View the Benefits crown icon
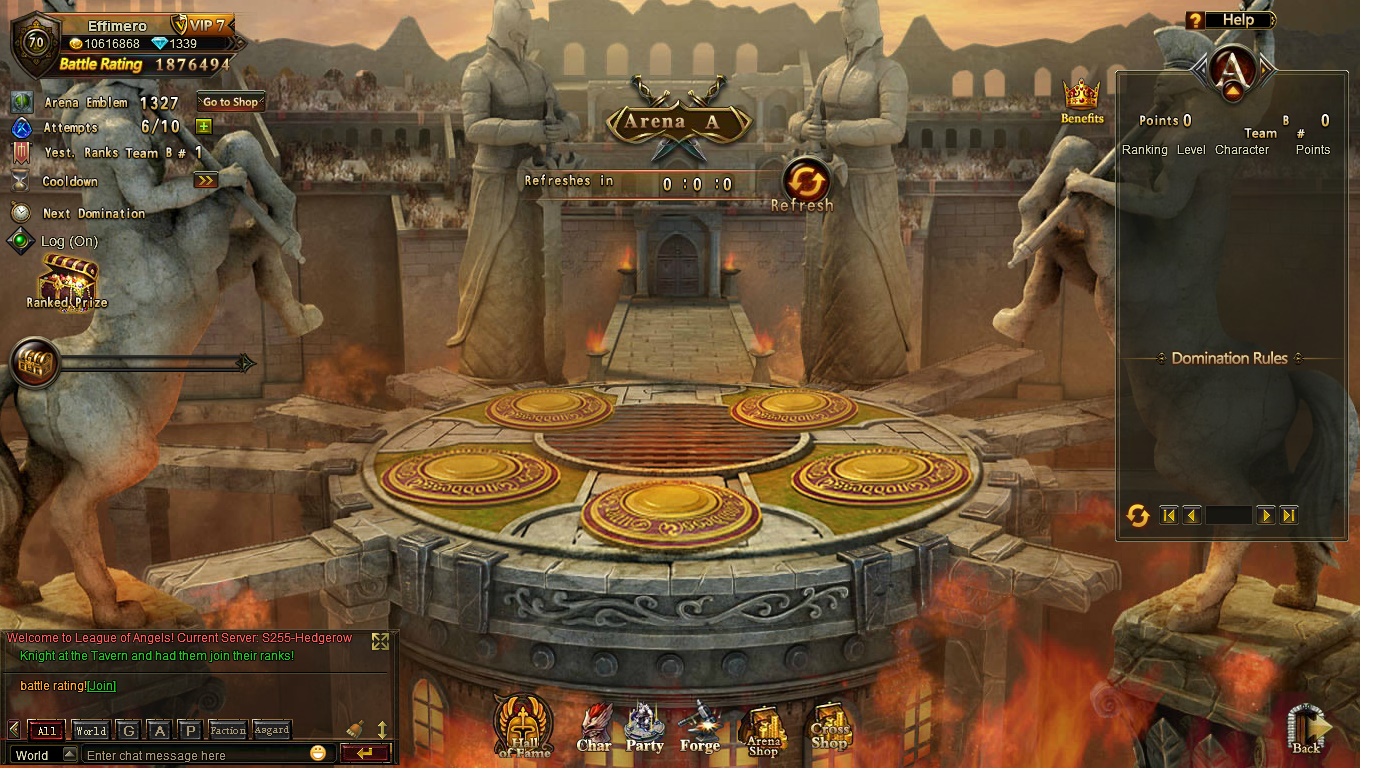Image resolution: width=1386 pixels, height=774 pixels. 1082,101
